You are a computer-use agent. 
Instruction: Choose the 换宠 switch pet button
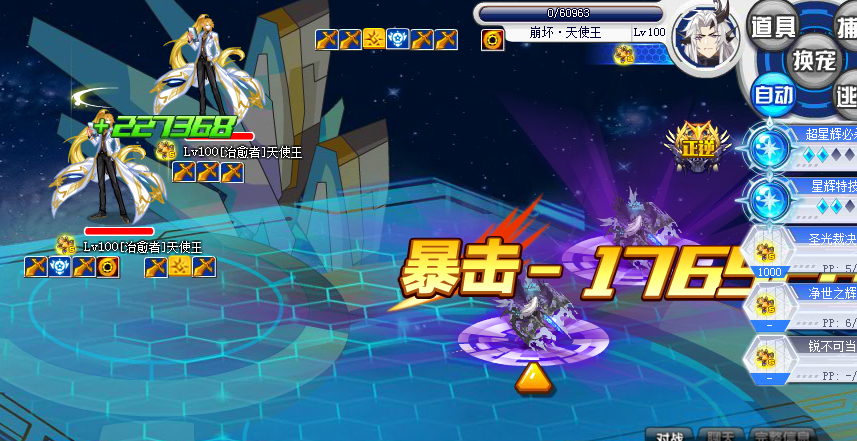[814, 60]
